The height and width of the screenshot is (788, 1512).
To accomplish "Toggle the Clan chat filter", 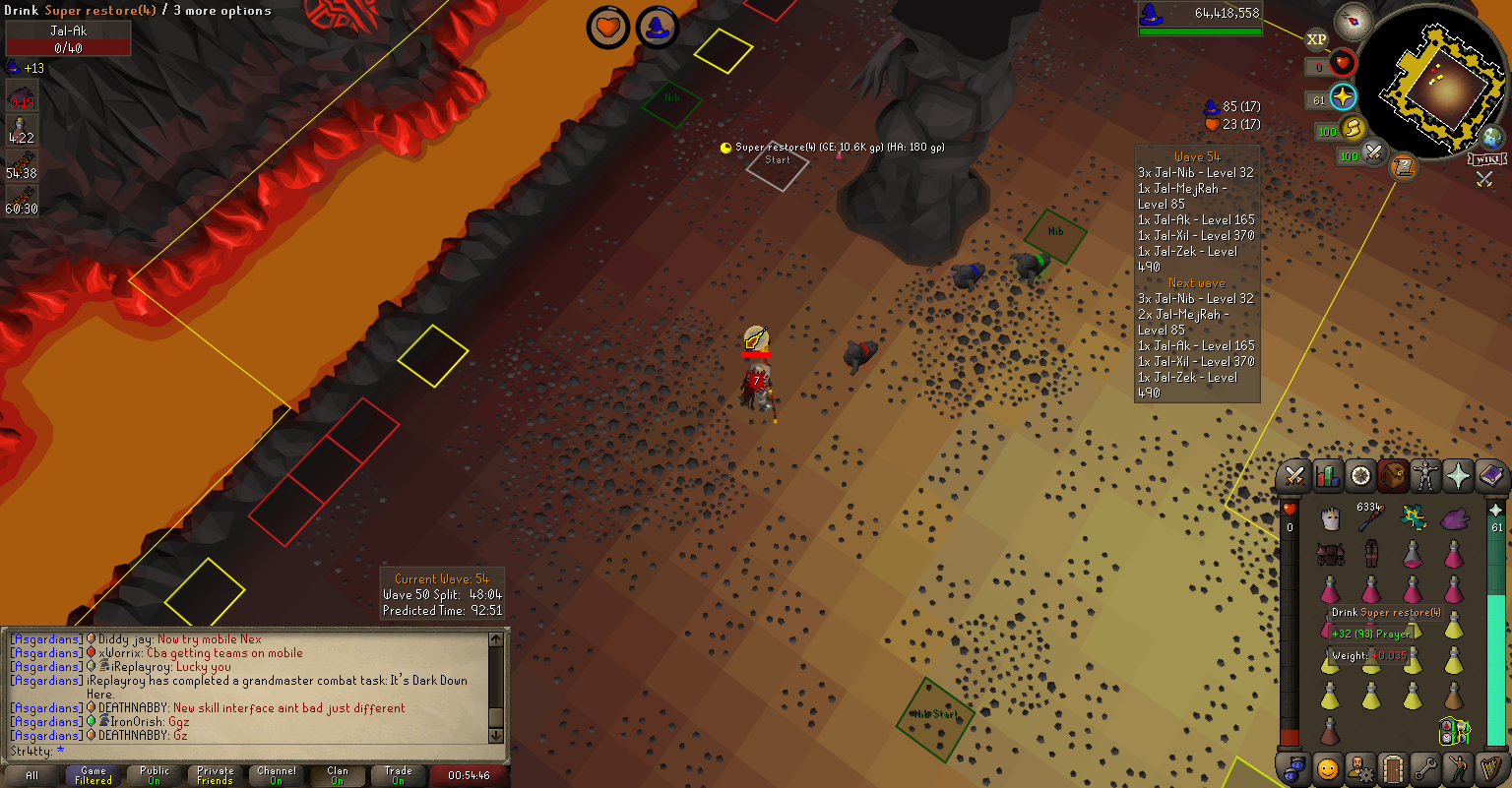I will click(338, 775).
